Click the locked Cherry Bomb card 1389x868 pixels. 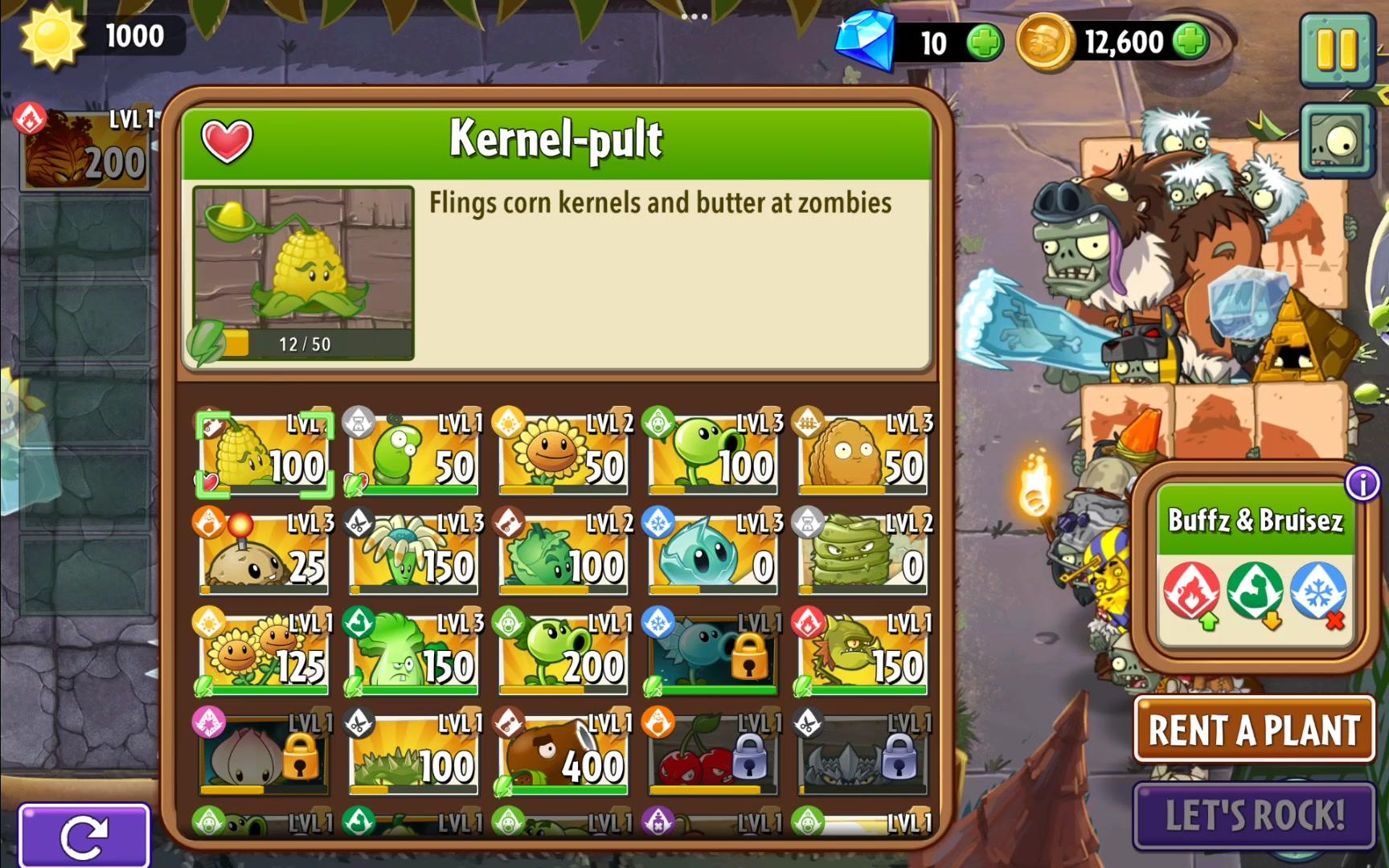pyautogui.click(x=712, y=755)
